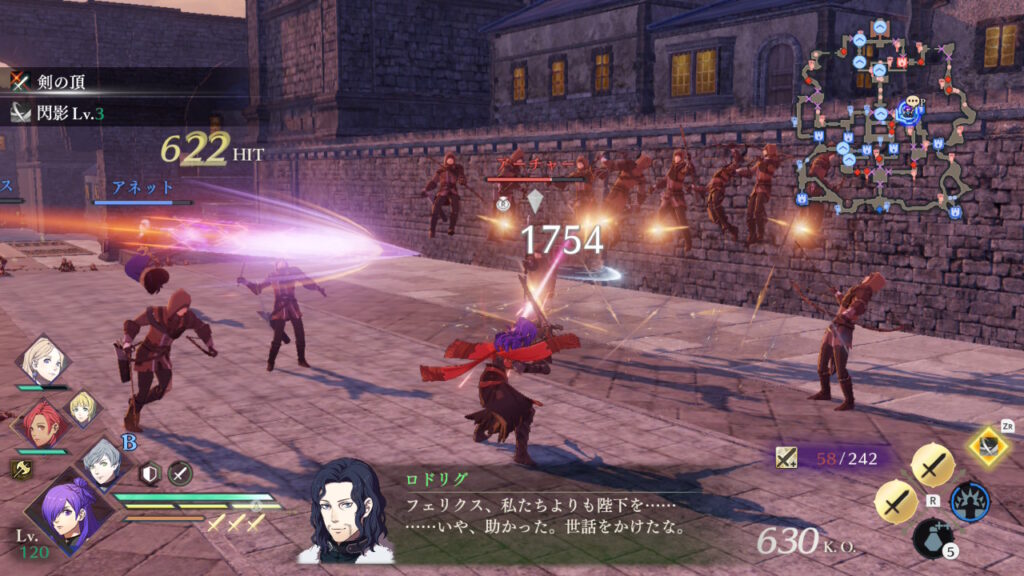This screenshot has width=1024, height=576.
Task: Select the gold axe class icon
Action: 20,470
